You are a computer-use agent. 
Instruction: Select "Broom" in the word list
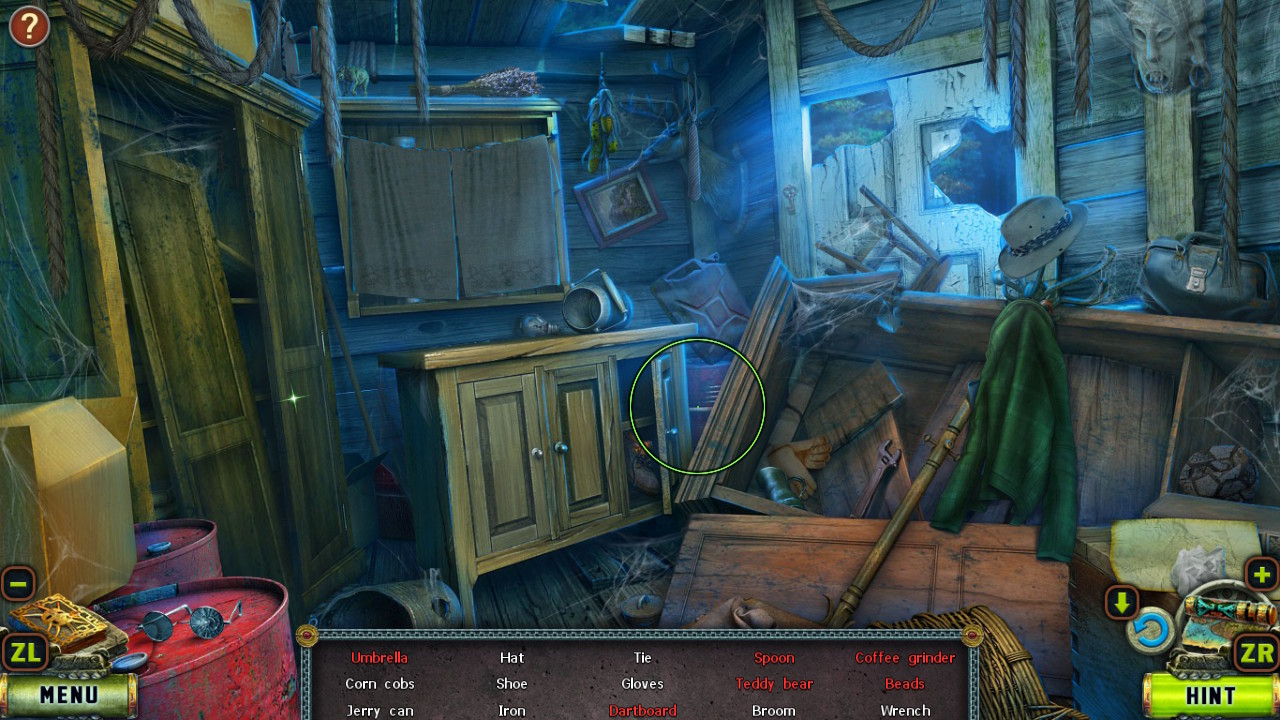(774, 710)
